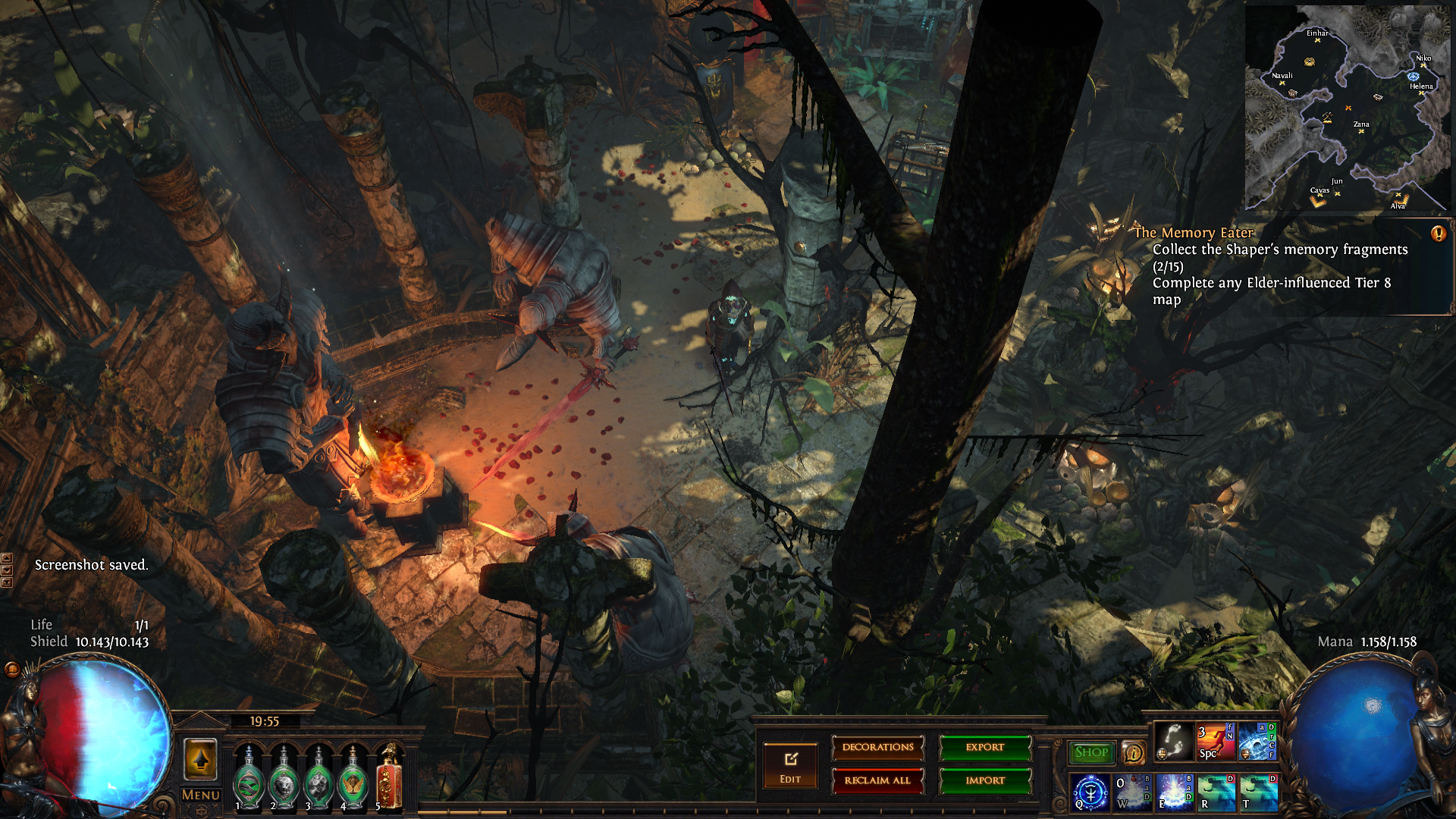This screenshot has width=1456, height=819.
Task: Export the hideout layout
Action: [x=985, y=748]
